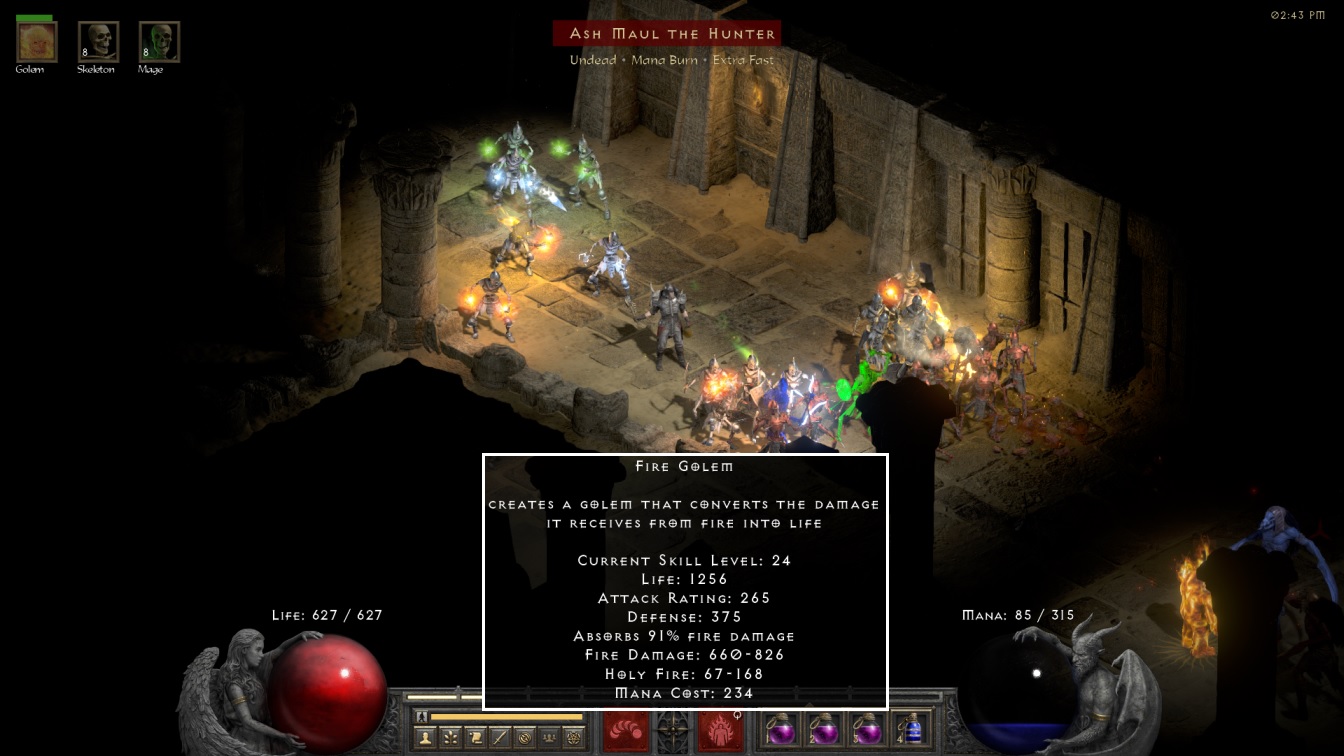
Task: Select the Golem minion portrait
Action: point(37,42)
